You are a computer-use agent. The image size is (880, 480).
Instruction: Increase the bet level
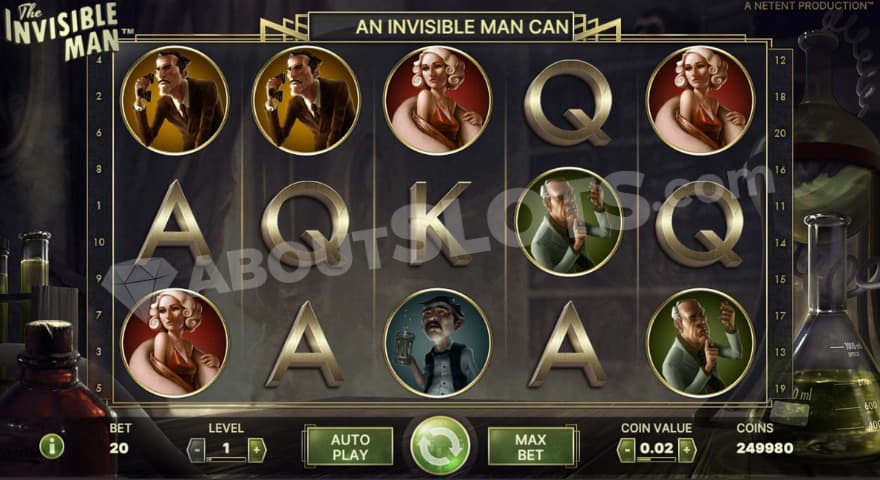tap(257, 449)
